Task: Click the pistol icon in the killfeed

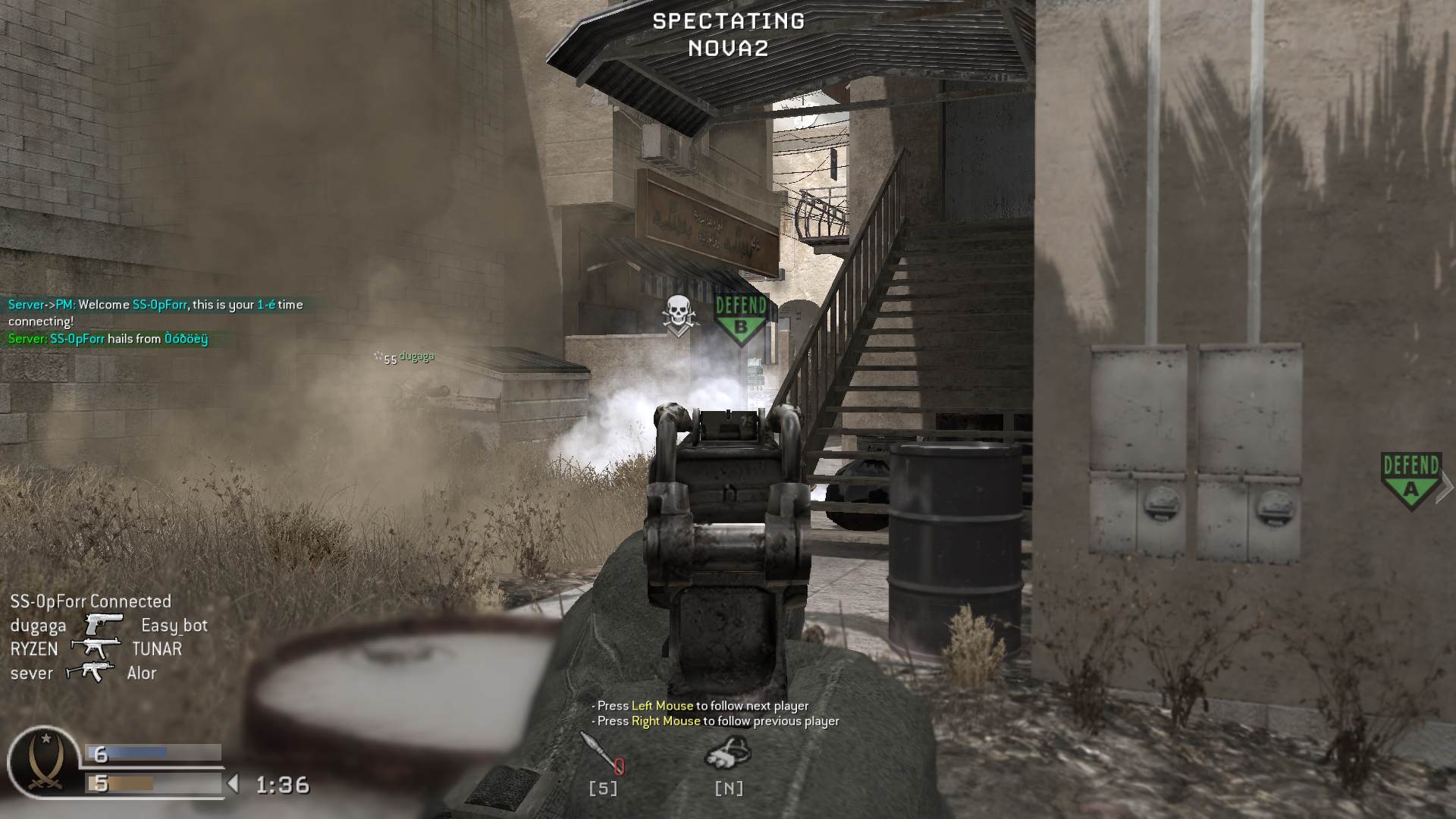Action: point(103,624)
